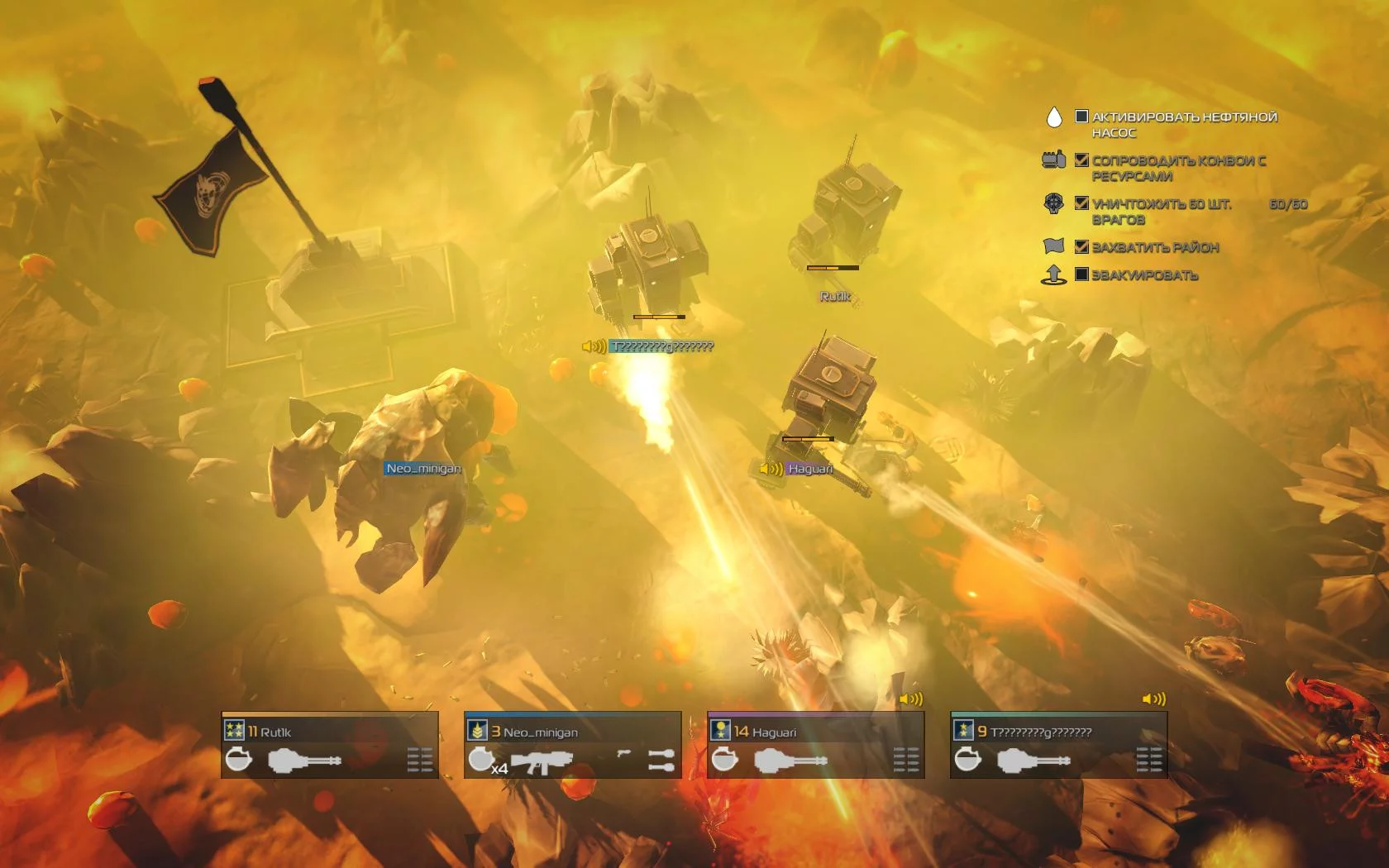Screen dimensions: 1389x868
Task: Click the oil drop objective icon
Action: [x=1053, y=117]
